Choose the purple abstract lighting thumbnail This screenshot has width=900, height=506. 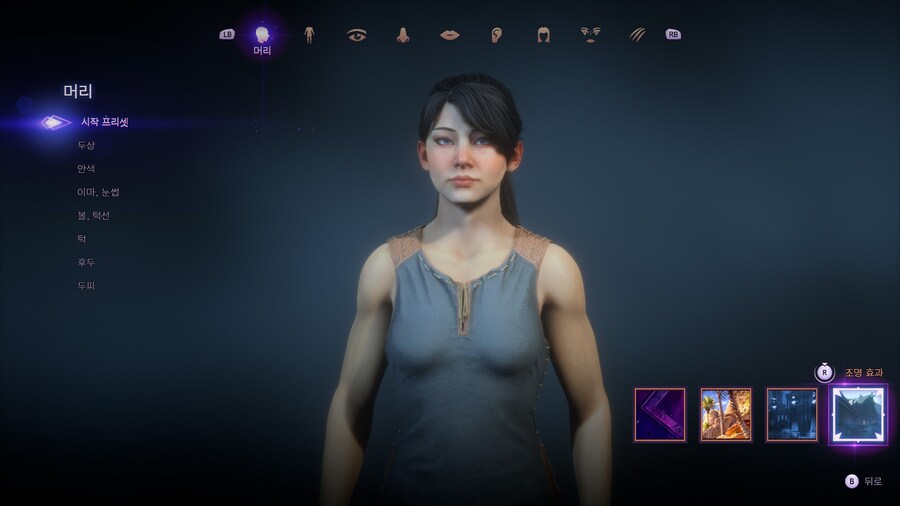tap(660, 414)
